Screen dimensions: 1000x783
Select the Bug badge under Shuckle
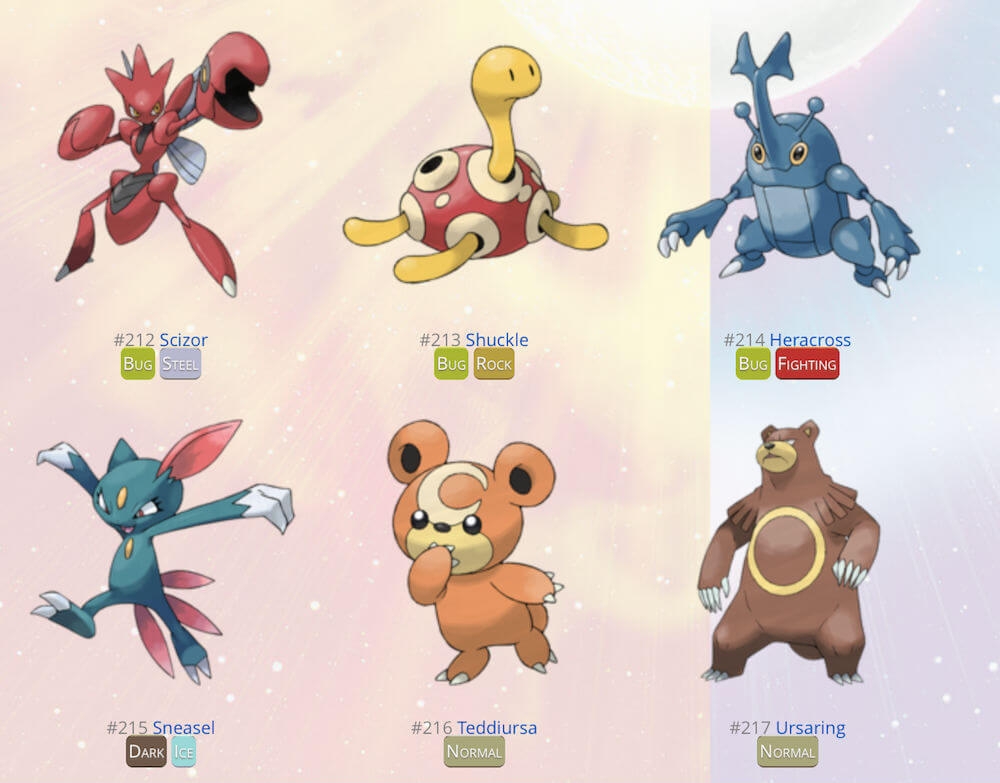tap(451, 364)
